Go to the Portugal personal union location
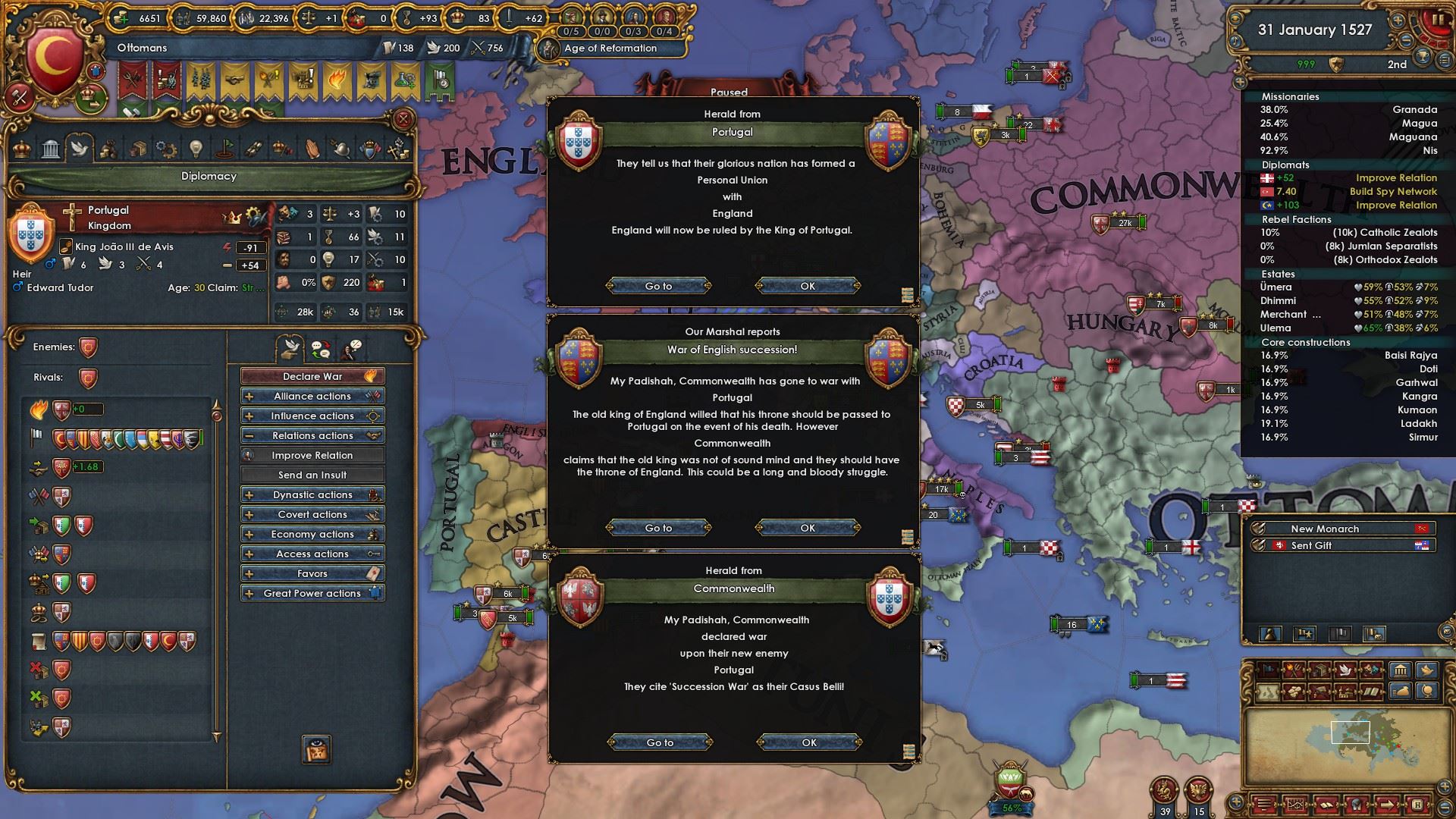1456x819 pixels. (x=658, y=286)
